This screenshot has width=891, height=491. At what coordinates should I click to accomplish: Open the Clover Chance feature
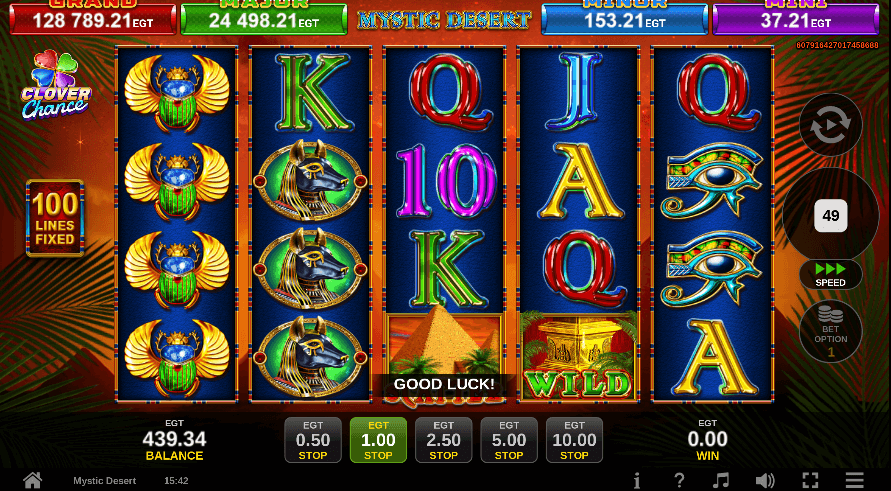[56, 86]
